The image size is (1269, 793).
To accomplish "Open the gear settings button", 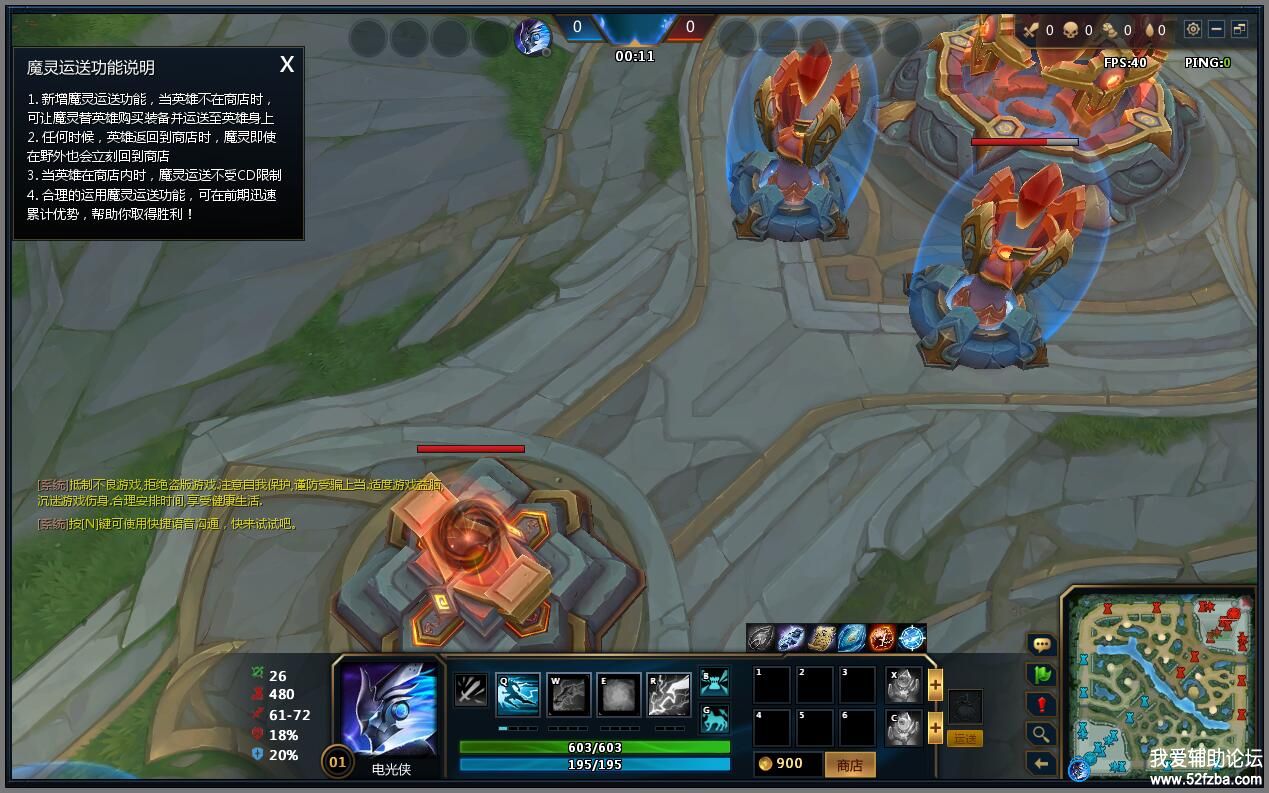I will pyautogui.click(x=1193, y=30).
